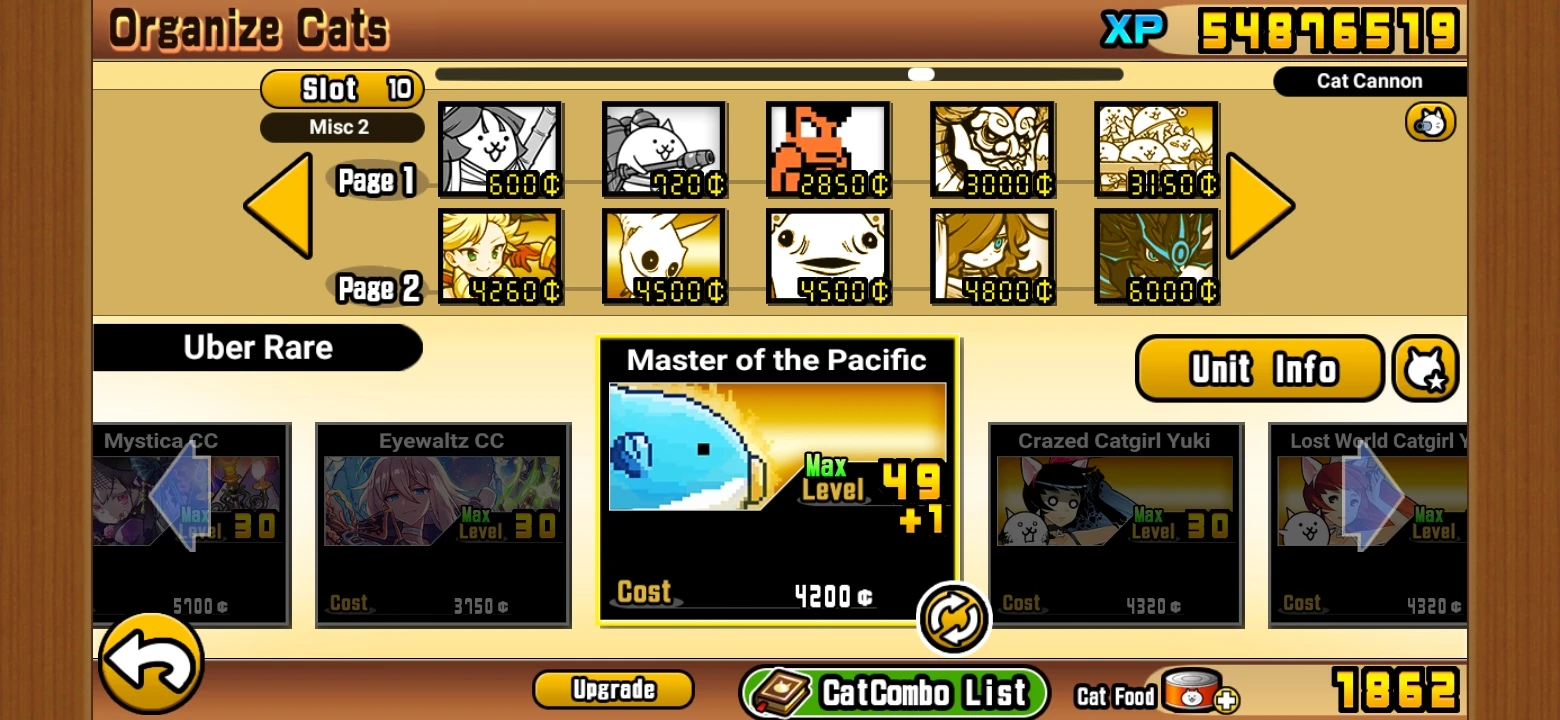Select the Eyewaltz CC unit card

point(443,520)
